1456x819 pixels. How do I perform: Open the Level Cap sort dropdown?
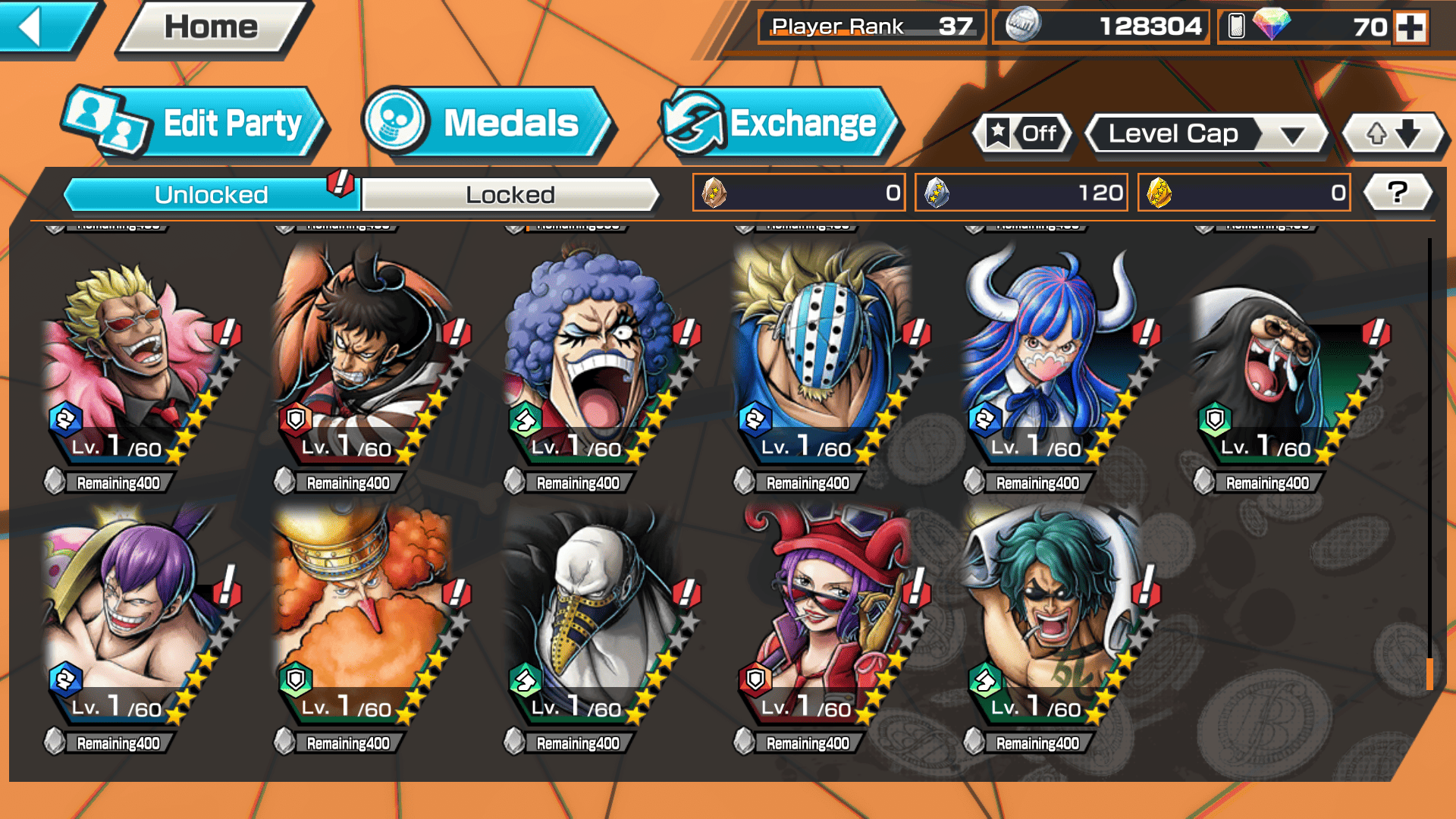[x=1207, y=134]
